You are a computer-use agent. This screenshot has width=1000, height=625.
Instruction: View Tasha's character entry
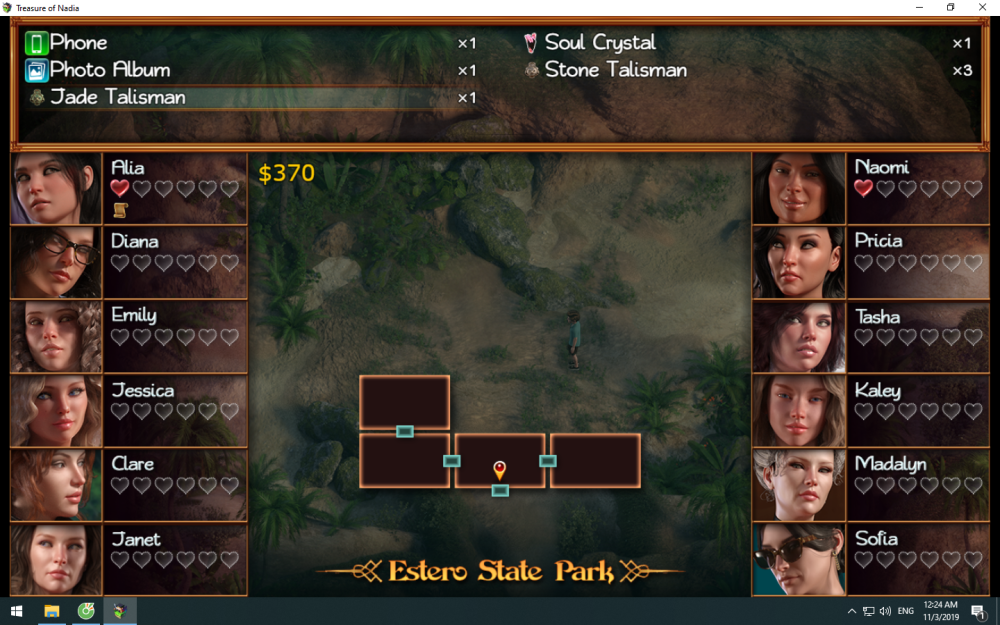[x=799, y=336]
